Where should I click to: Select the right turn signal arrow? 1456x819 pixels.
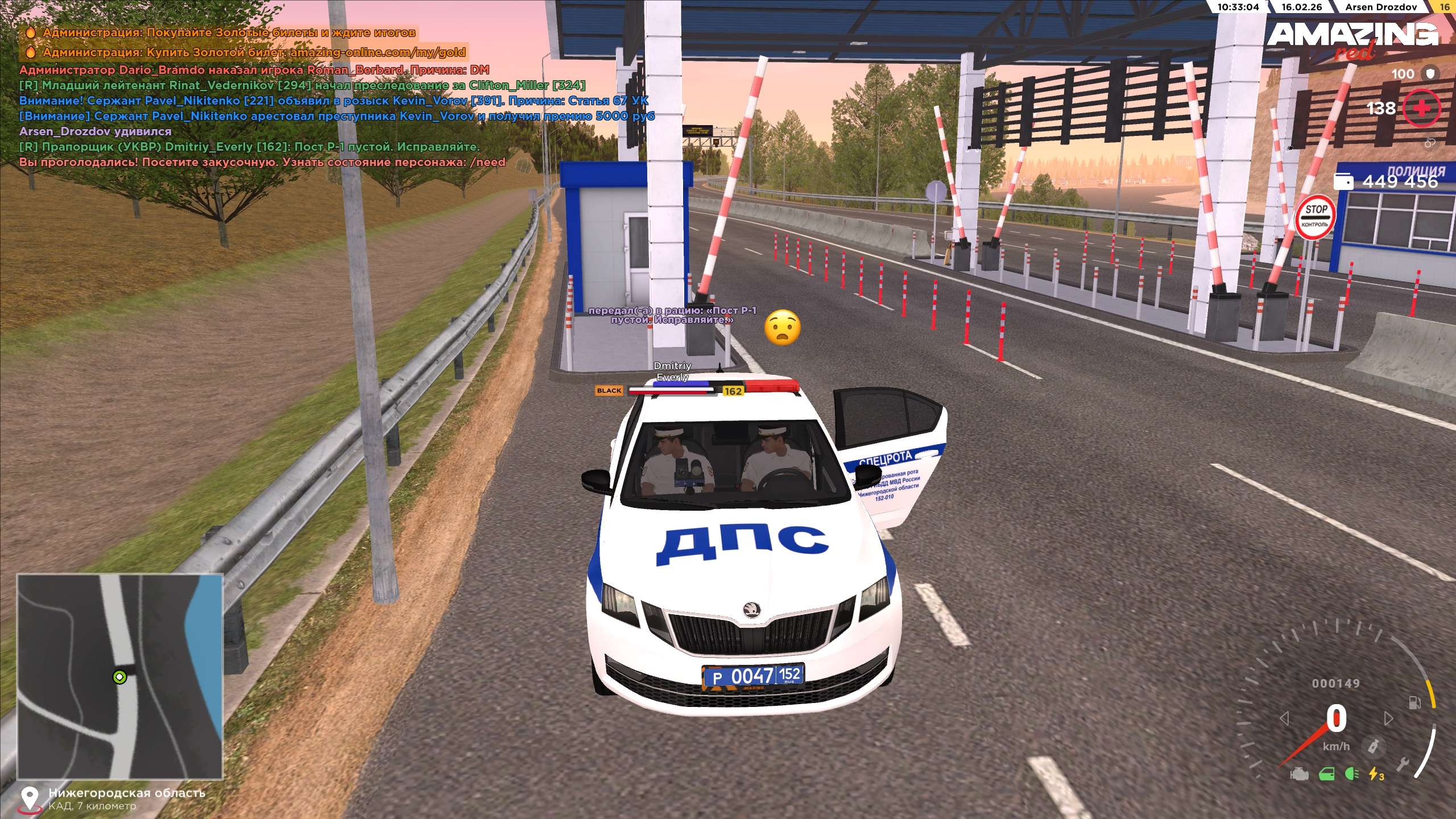click(x=1389, y=719)
